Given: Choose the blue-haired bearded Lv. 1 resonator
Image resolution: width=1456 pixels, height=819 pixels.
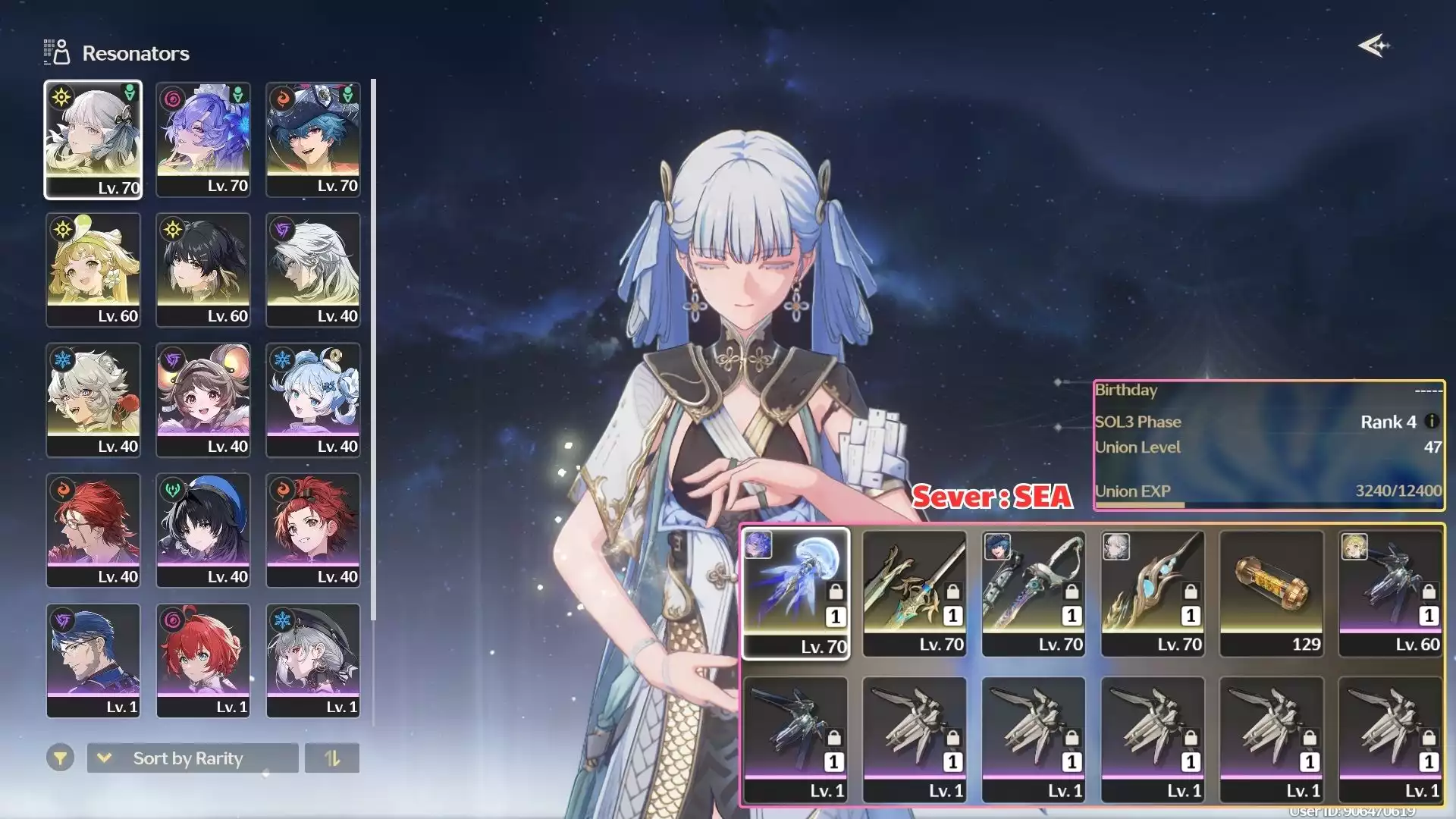Looking at the screenshot, I should 93,661.
